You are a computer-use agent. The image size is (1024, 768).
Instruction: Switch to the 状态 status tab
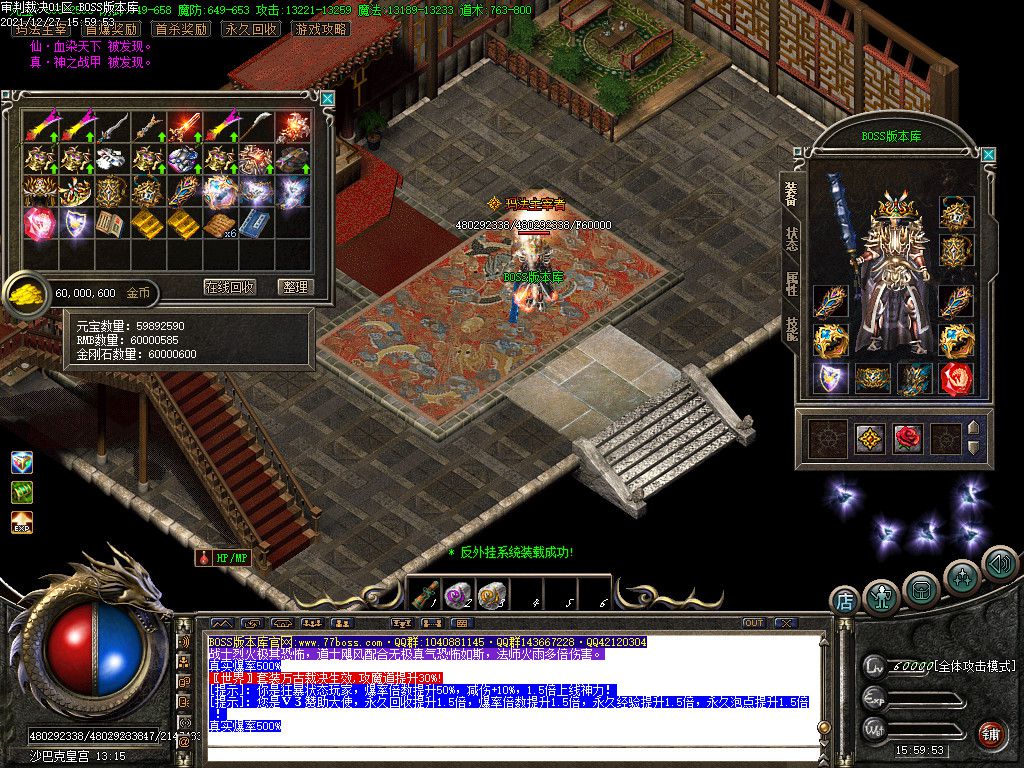tap(791, 239)
